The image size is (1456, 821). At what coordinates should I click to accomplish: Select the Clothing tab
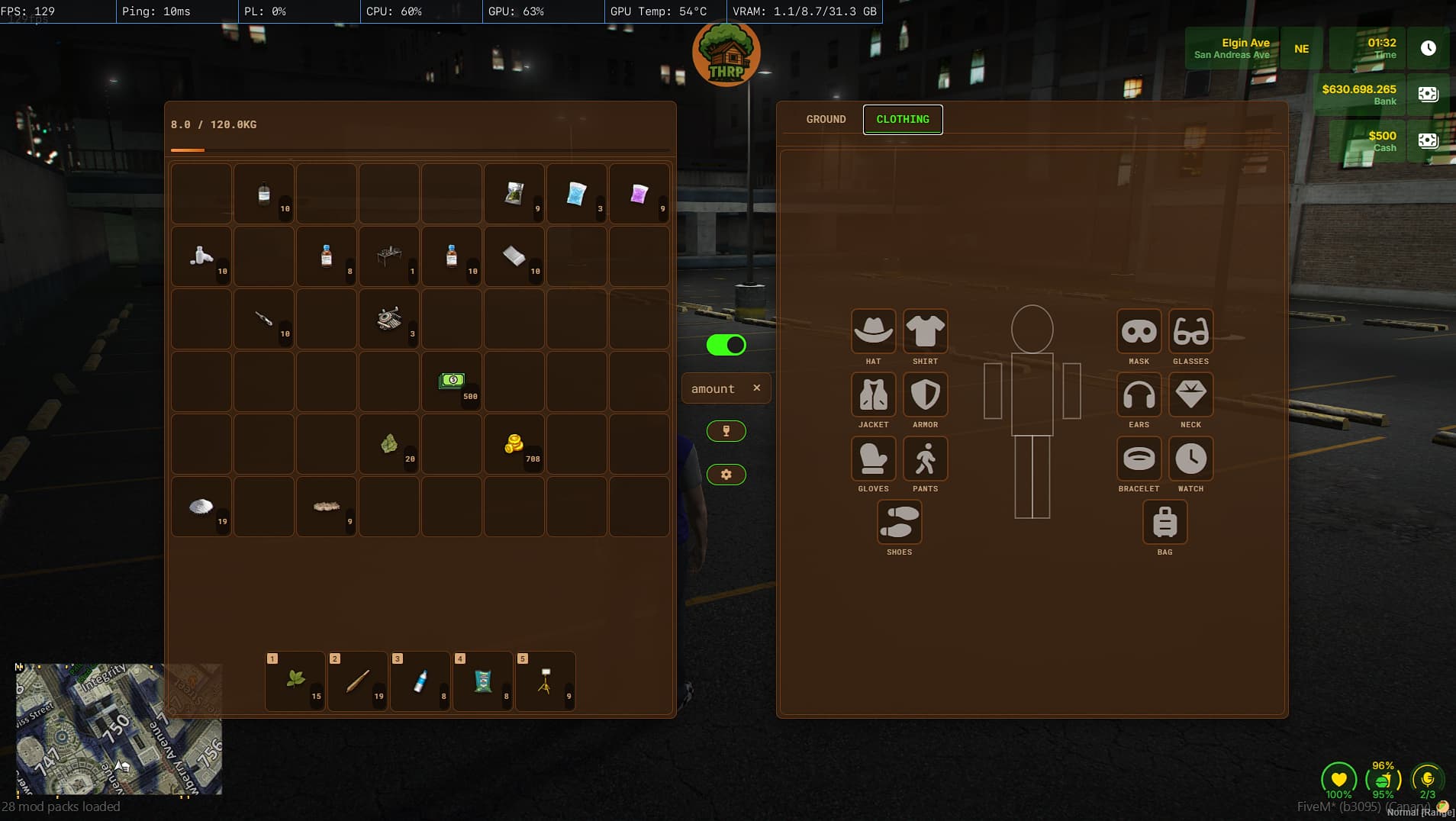(x=903, y=119)
